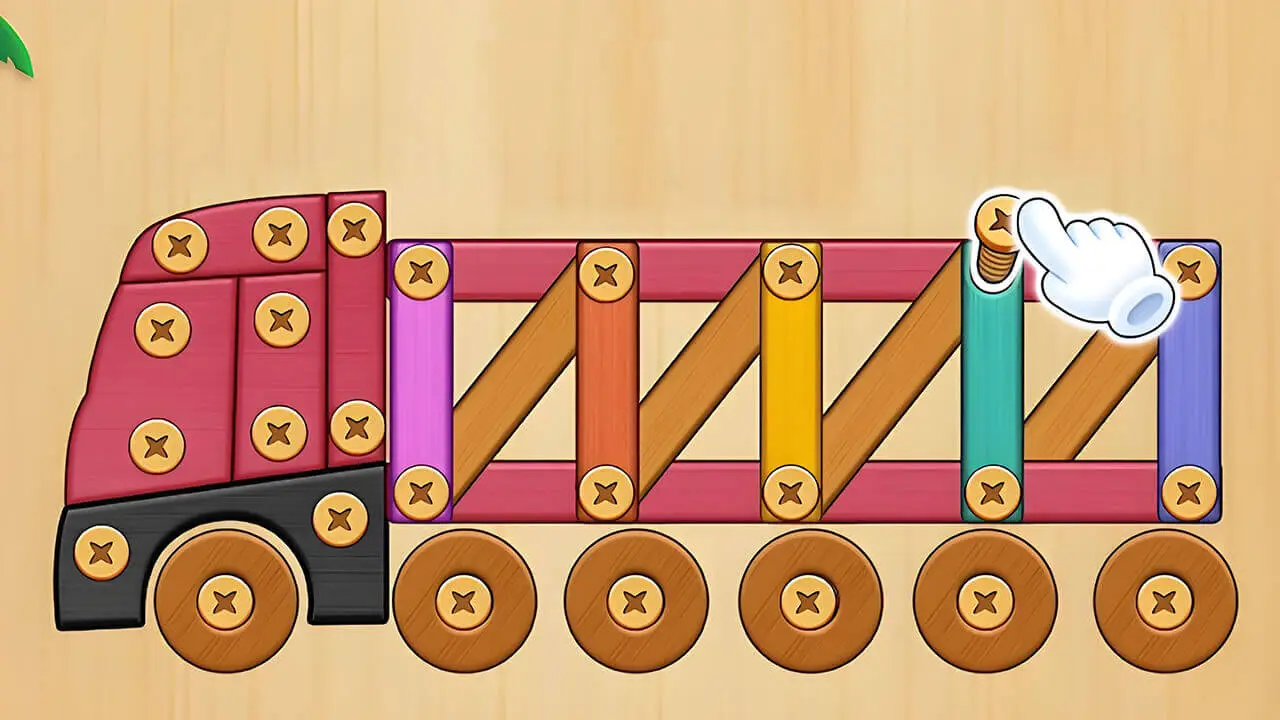Unscrew the pink bar's upper screw
Image resolution: width=1280 pixels, height=720 pixels.
[x=421, y=271]
